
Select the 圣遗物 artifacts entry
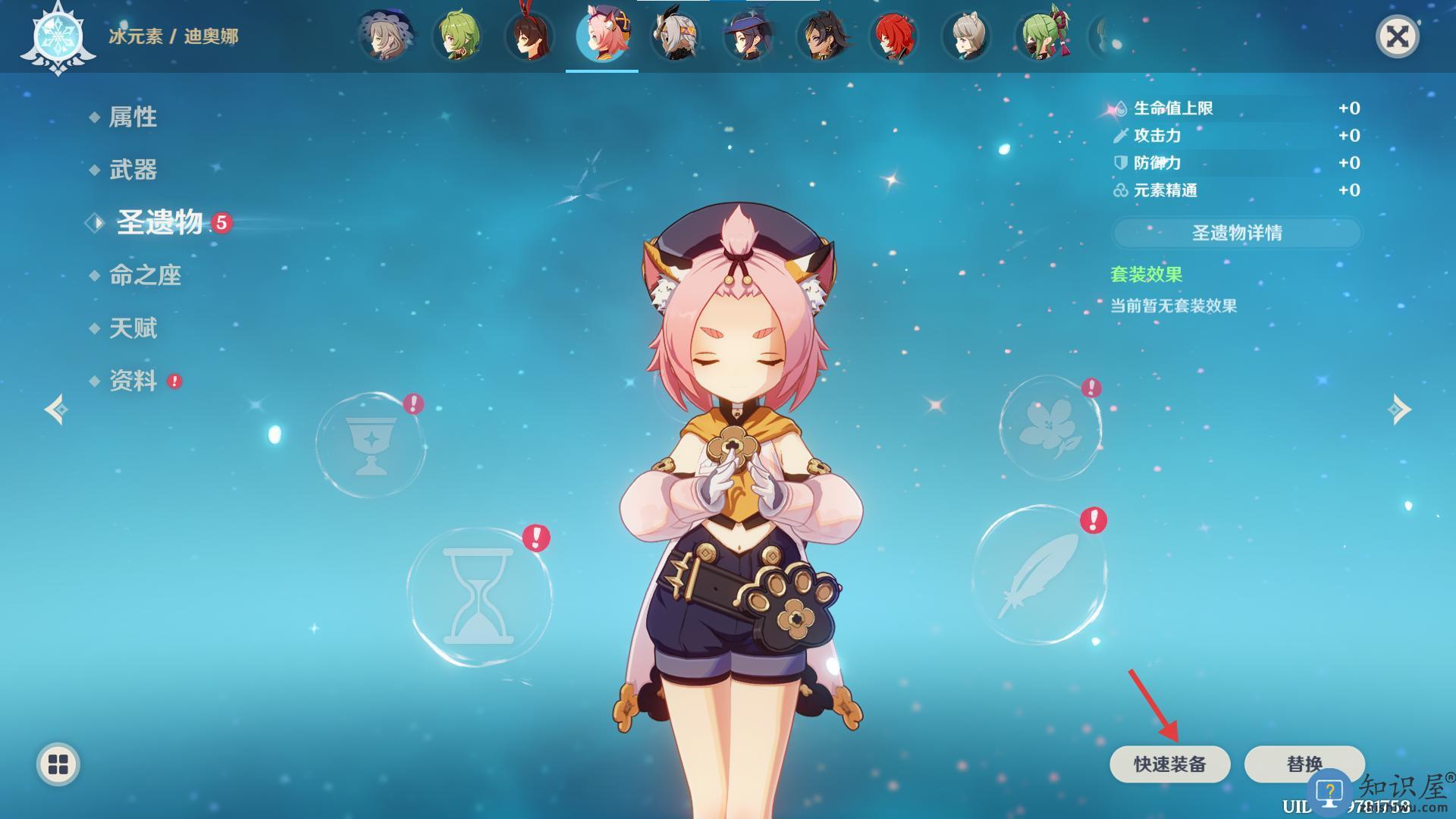(159, 223)
